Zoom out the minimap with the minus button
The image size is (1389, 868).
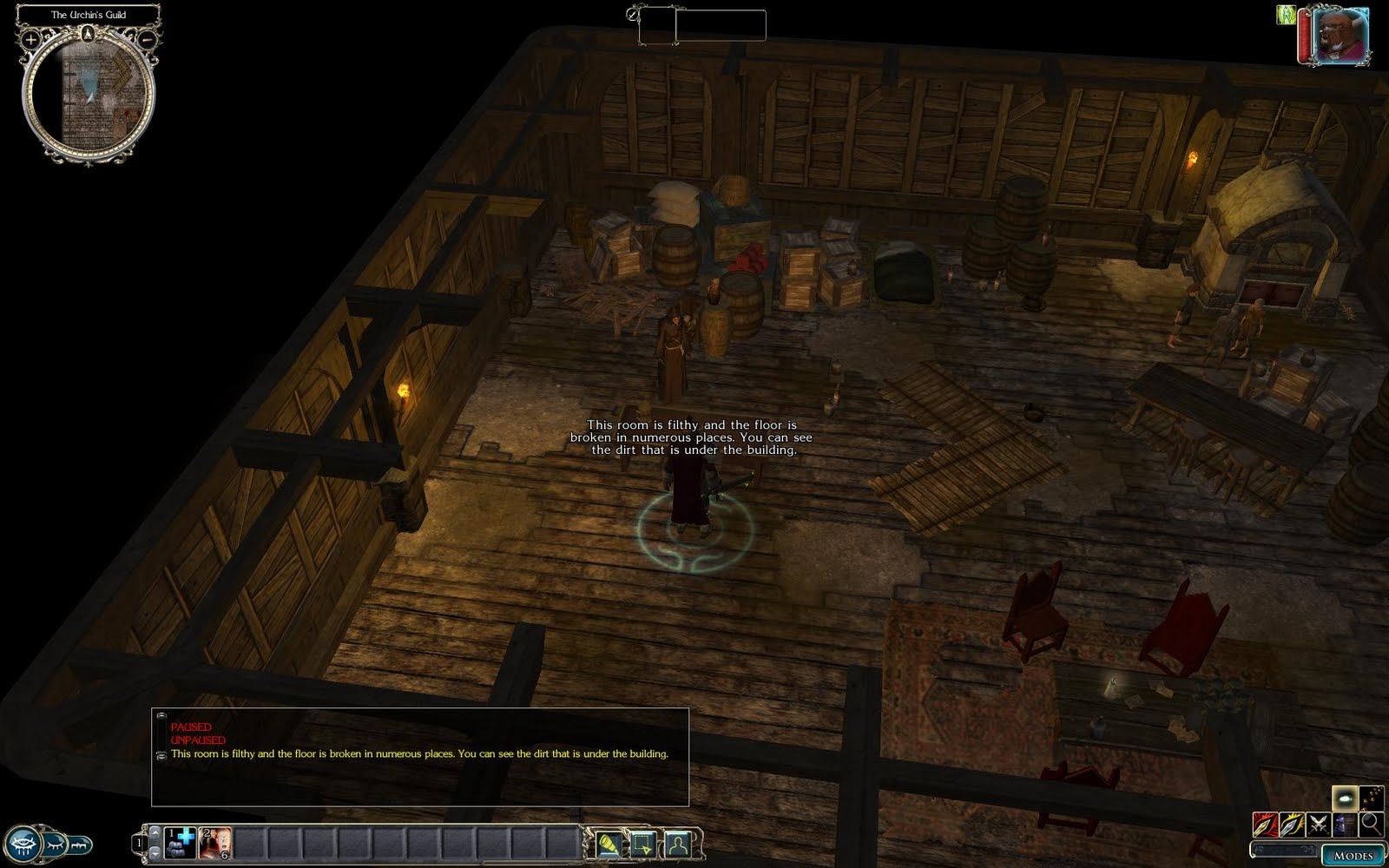point(148,39)
